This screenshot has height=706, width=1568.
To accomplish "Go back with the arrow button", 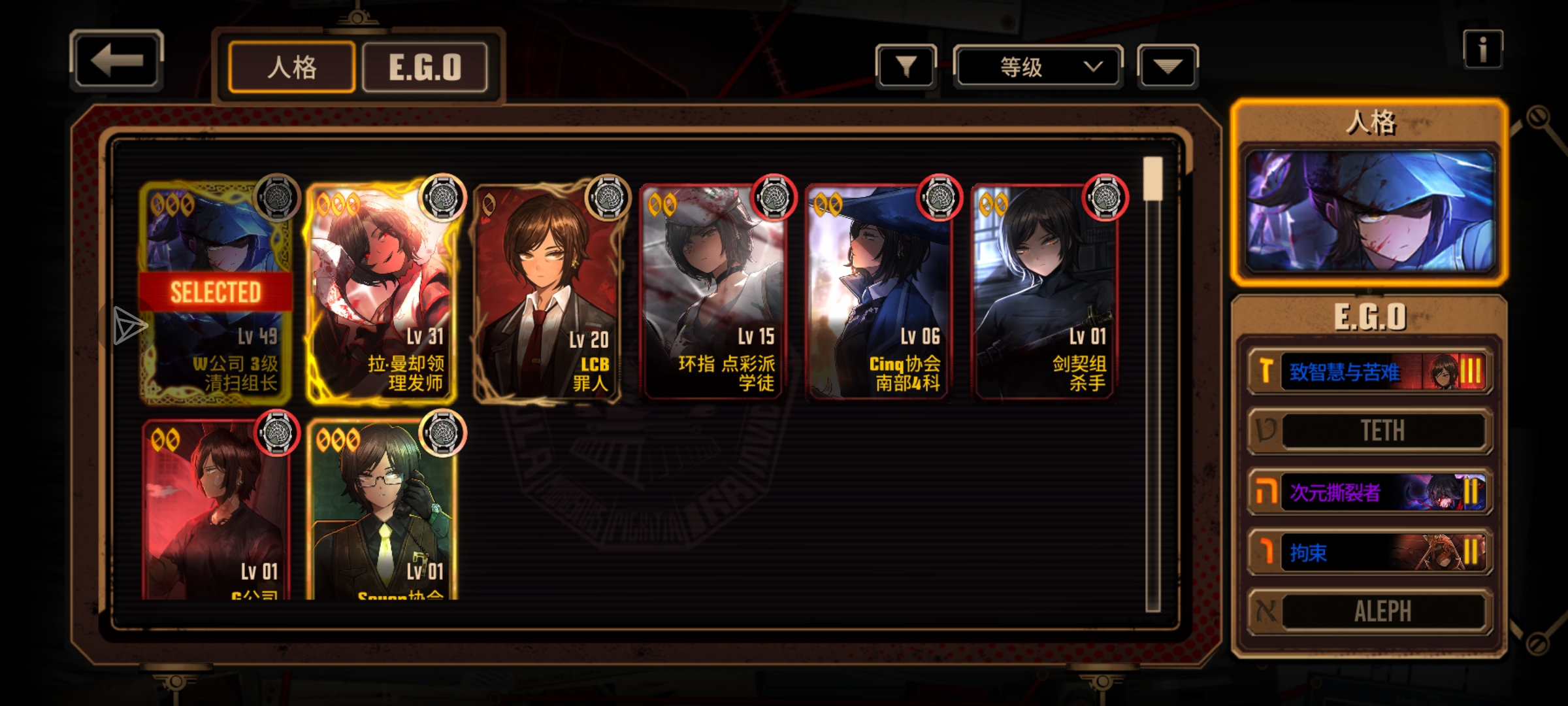I will click(116, 61).
